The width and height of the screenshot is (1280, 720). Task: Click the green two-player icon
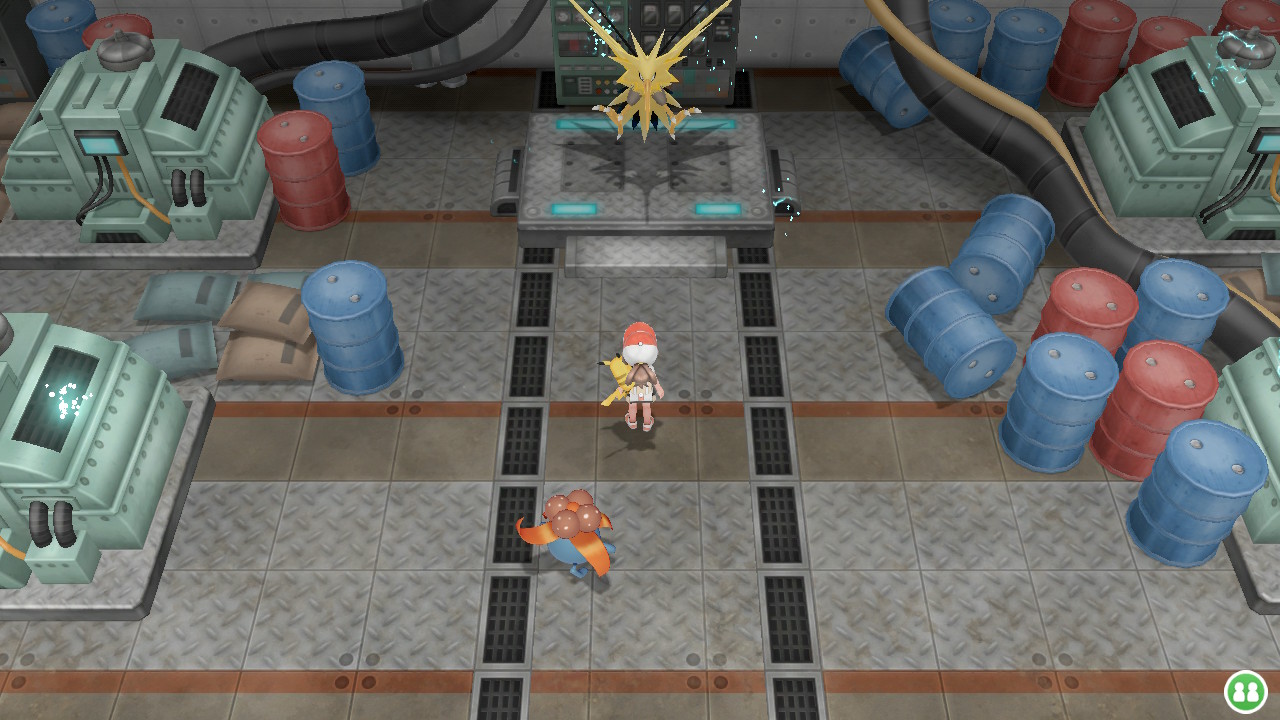(x=1245, y=691)
